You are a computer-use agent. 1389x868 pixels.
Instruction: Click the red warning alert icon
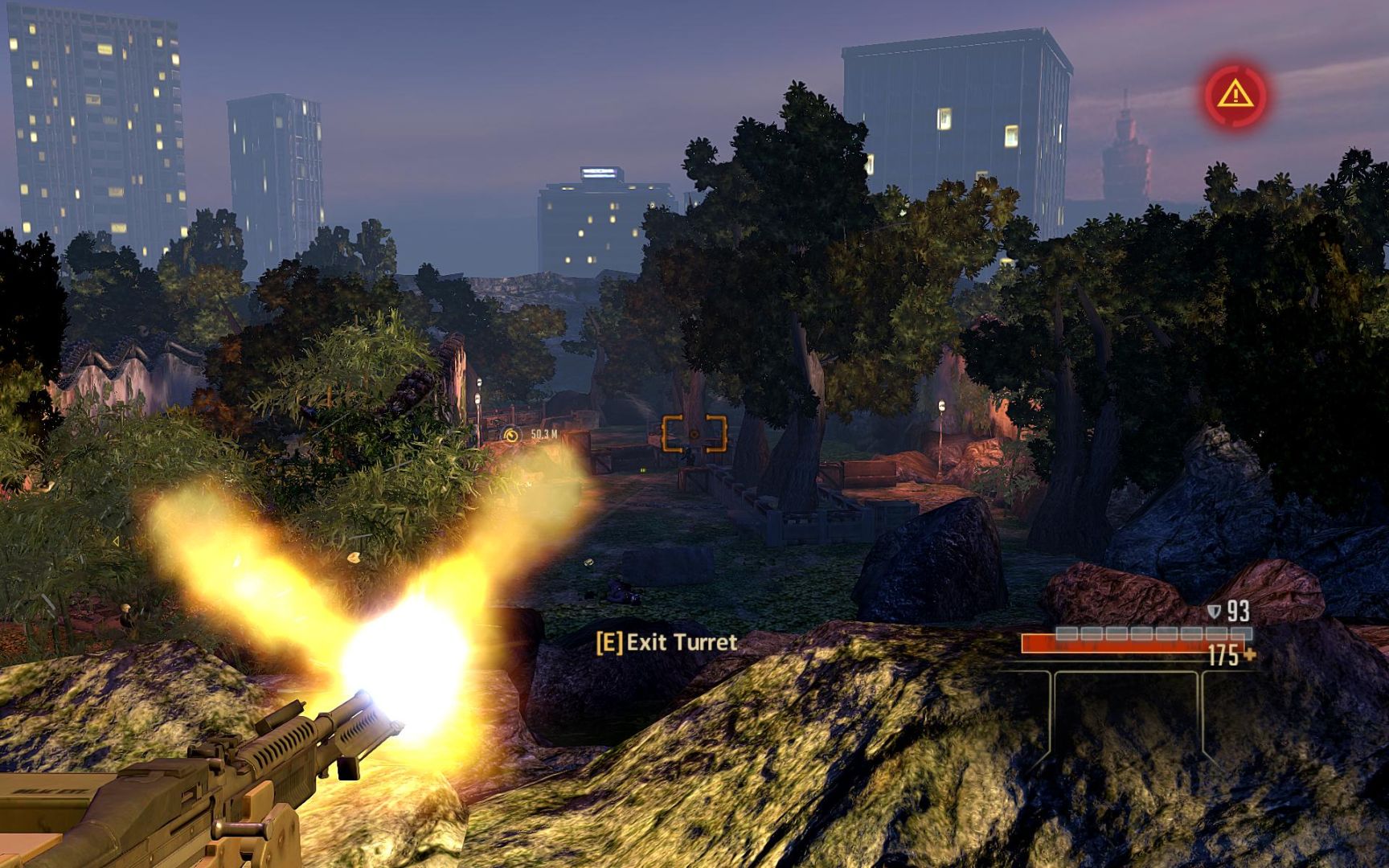pyautogui.click(x=1234, y=96)
